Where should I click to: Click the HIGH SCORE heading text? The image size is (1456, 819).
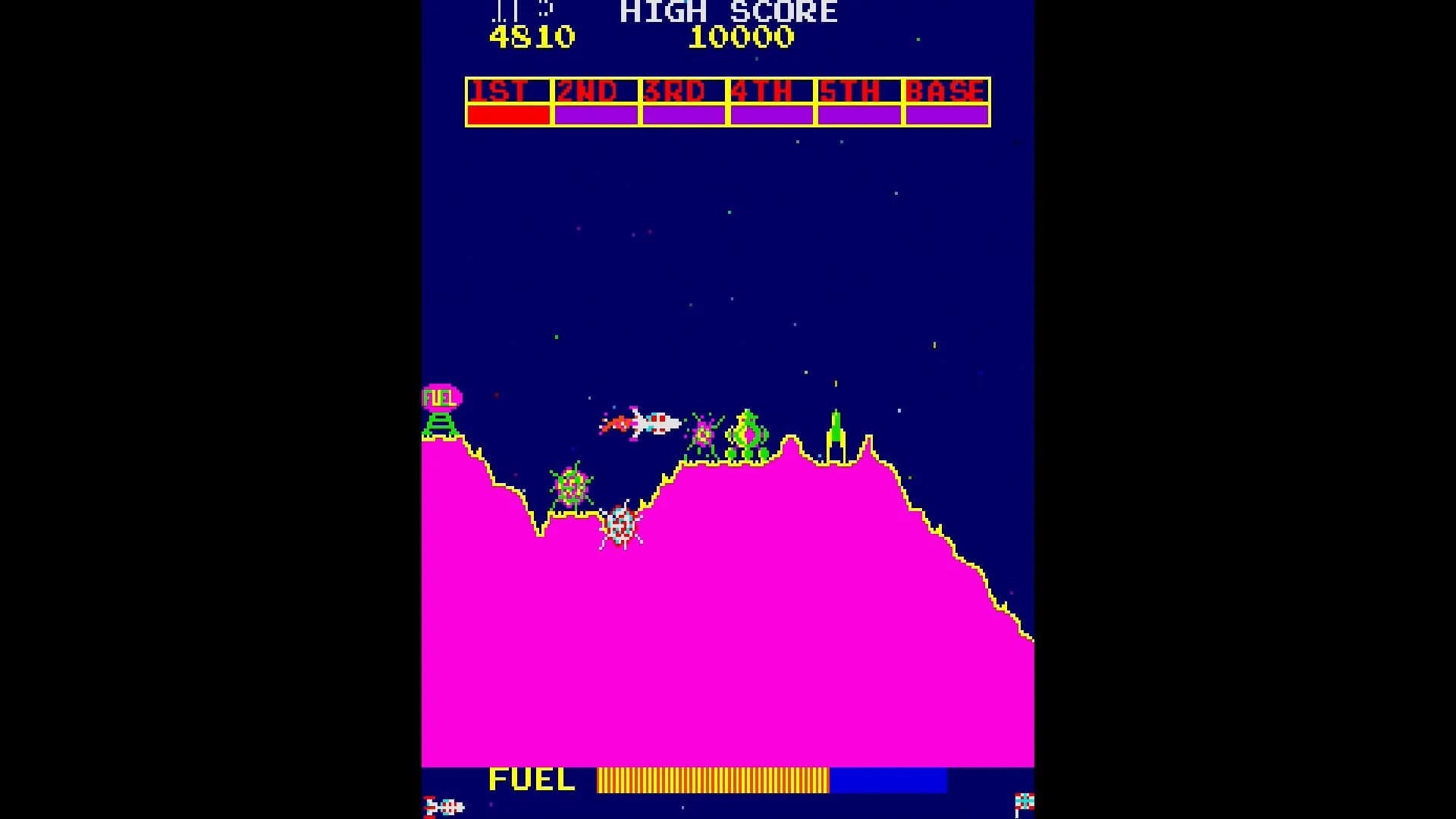(728, 11)
